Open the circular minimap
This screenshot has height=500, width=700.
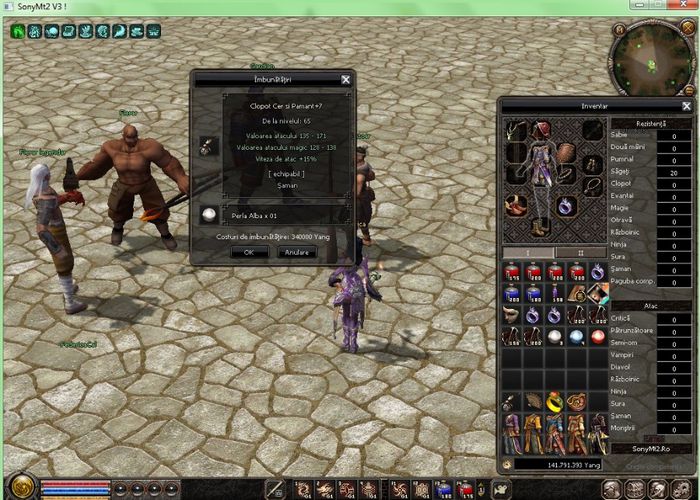(x=649, y=55)
